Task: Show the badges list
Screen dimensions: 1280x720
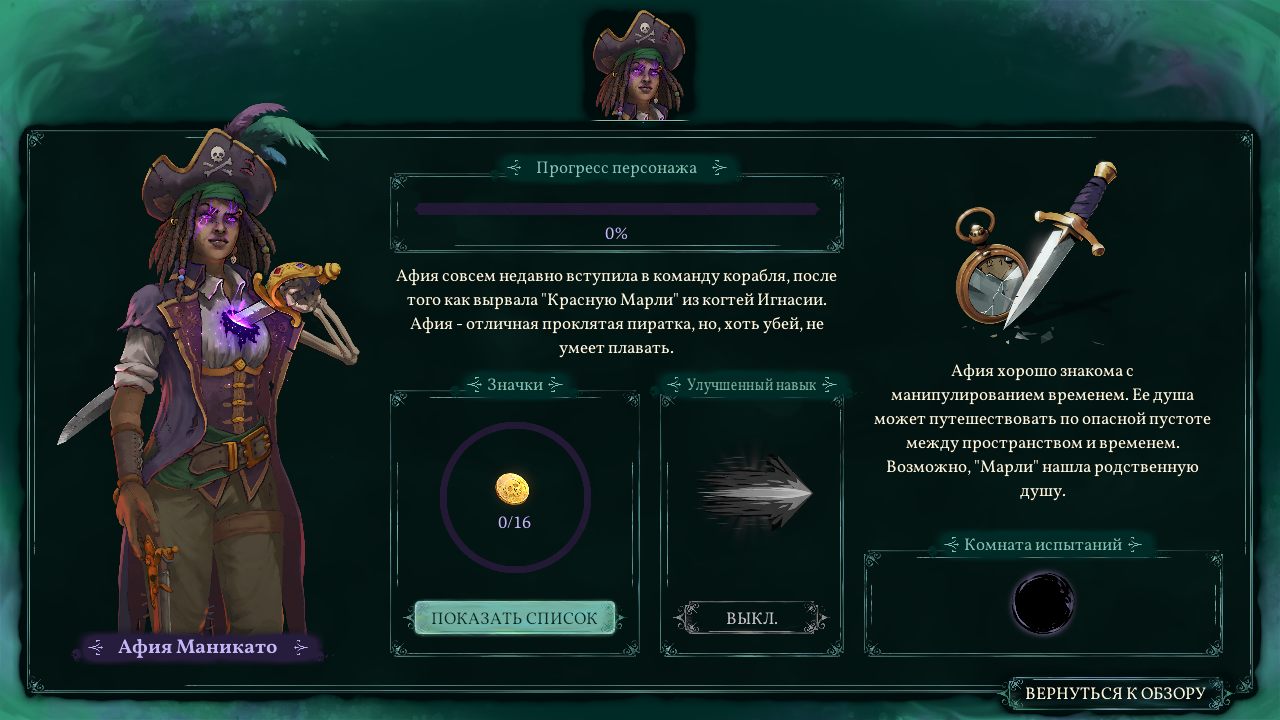Action: click(x=514, y=618)
